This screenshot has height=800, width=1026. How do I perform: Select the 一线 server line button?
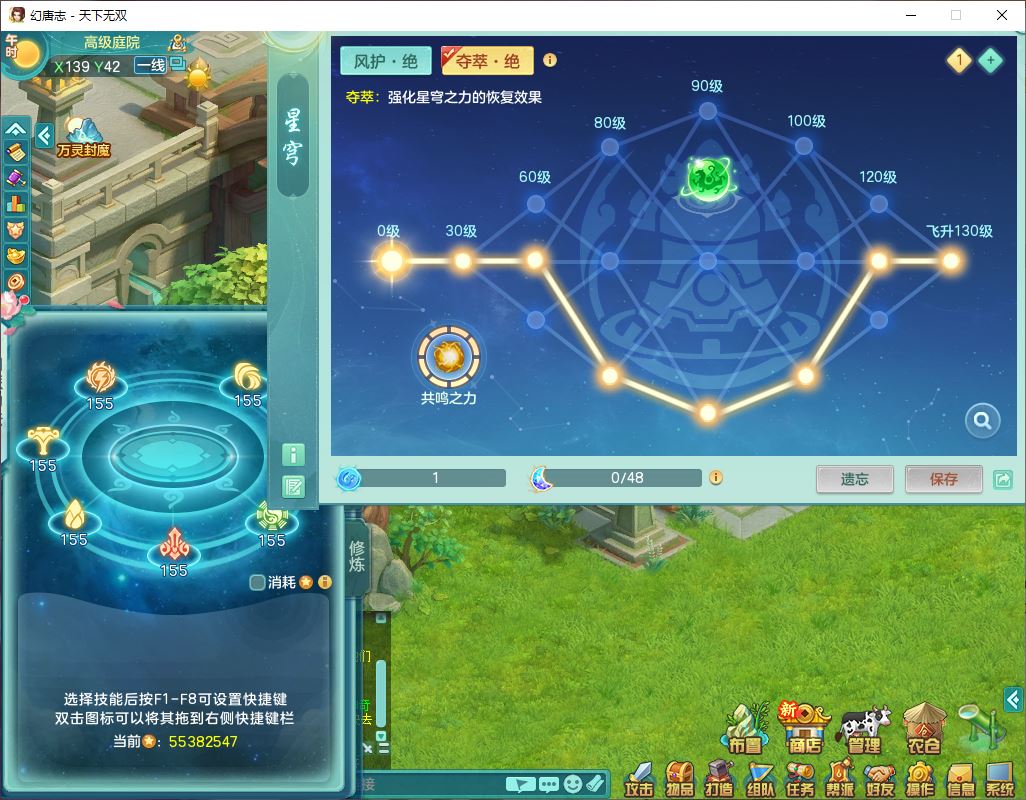(x=151, y=66)
